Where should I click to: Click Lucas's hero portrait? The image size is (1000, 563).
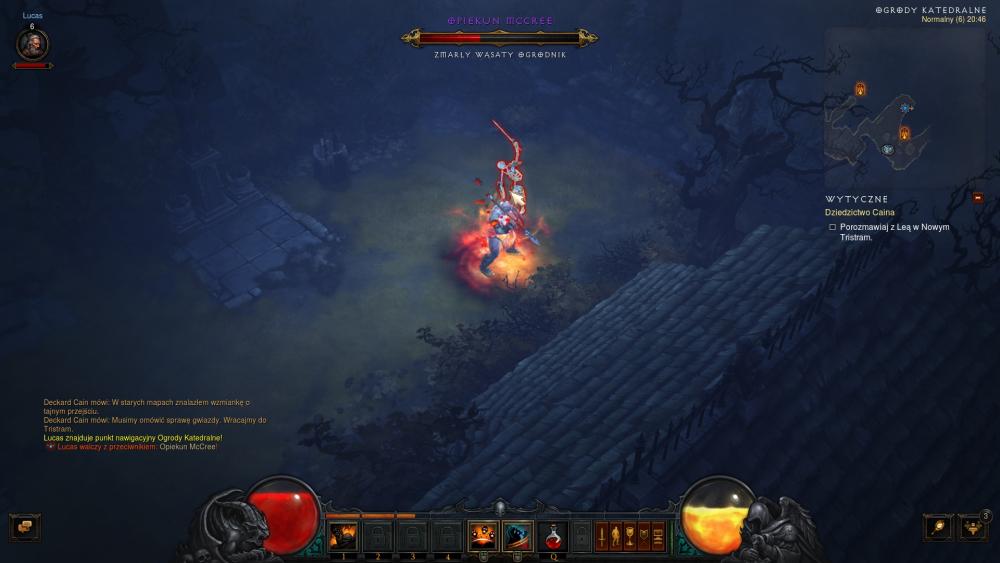pyautogui.click(x=32, y=45)
